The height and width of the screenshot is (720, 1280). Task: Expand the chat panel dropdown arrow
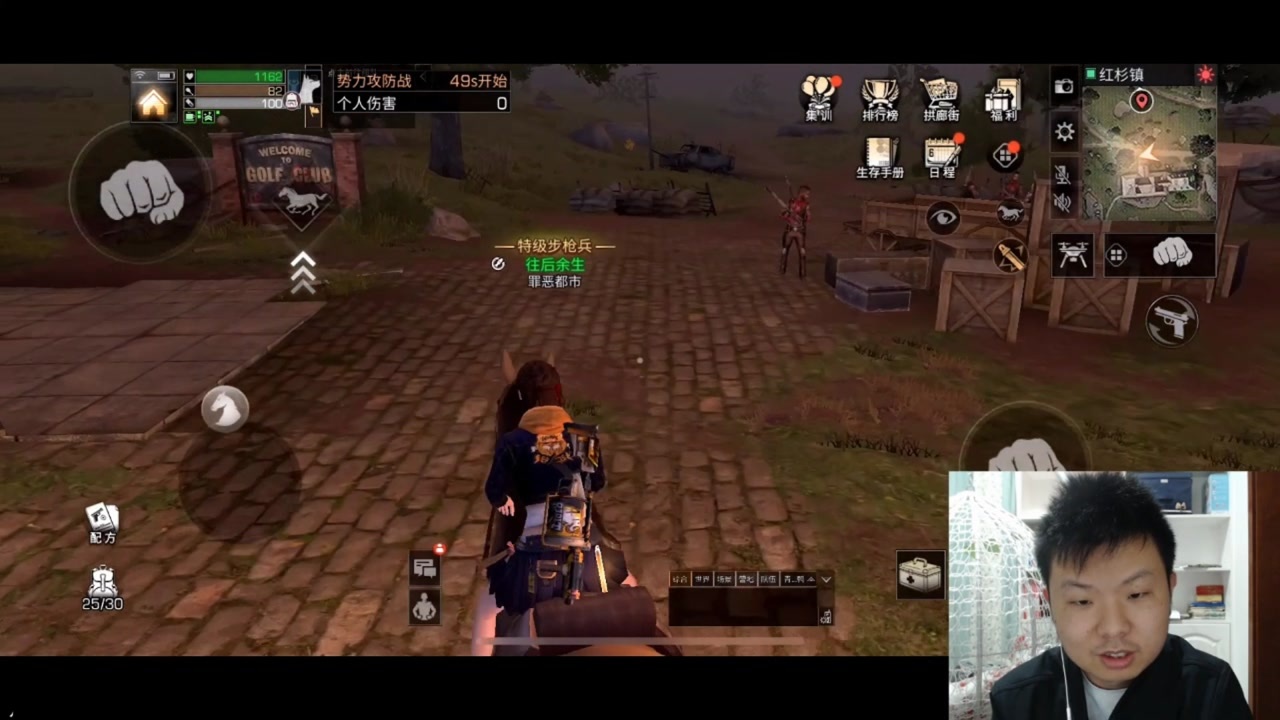pos(826,579)
